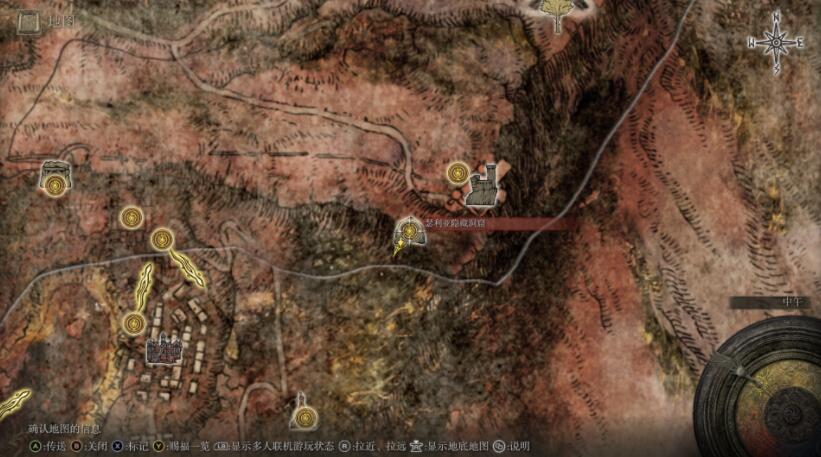This screenshot has width=821, height=457.
Task: Click the compass rose on the map
Action: [x=776, y=42]
